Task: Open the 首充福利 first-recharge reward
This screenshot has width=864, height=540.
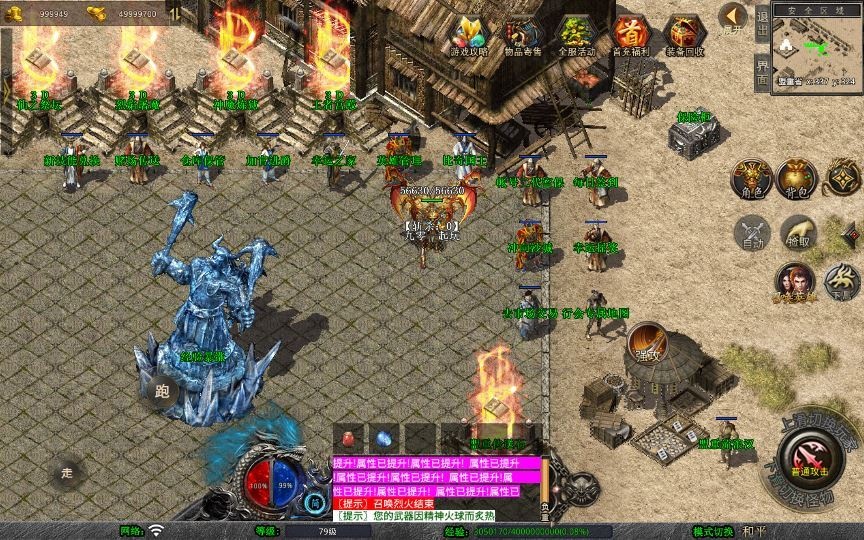Action: tap(630, 36)
